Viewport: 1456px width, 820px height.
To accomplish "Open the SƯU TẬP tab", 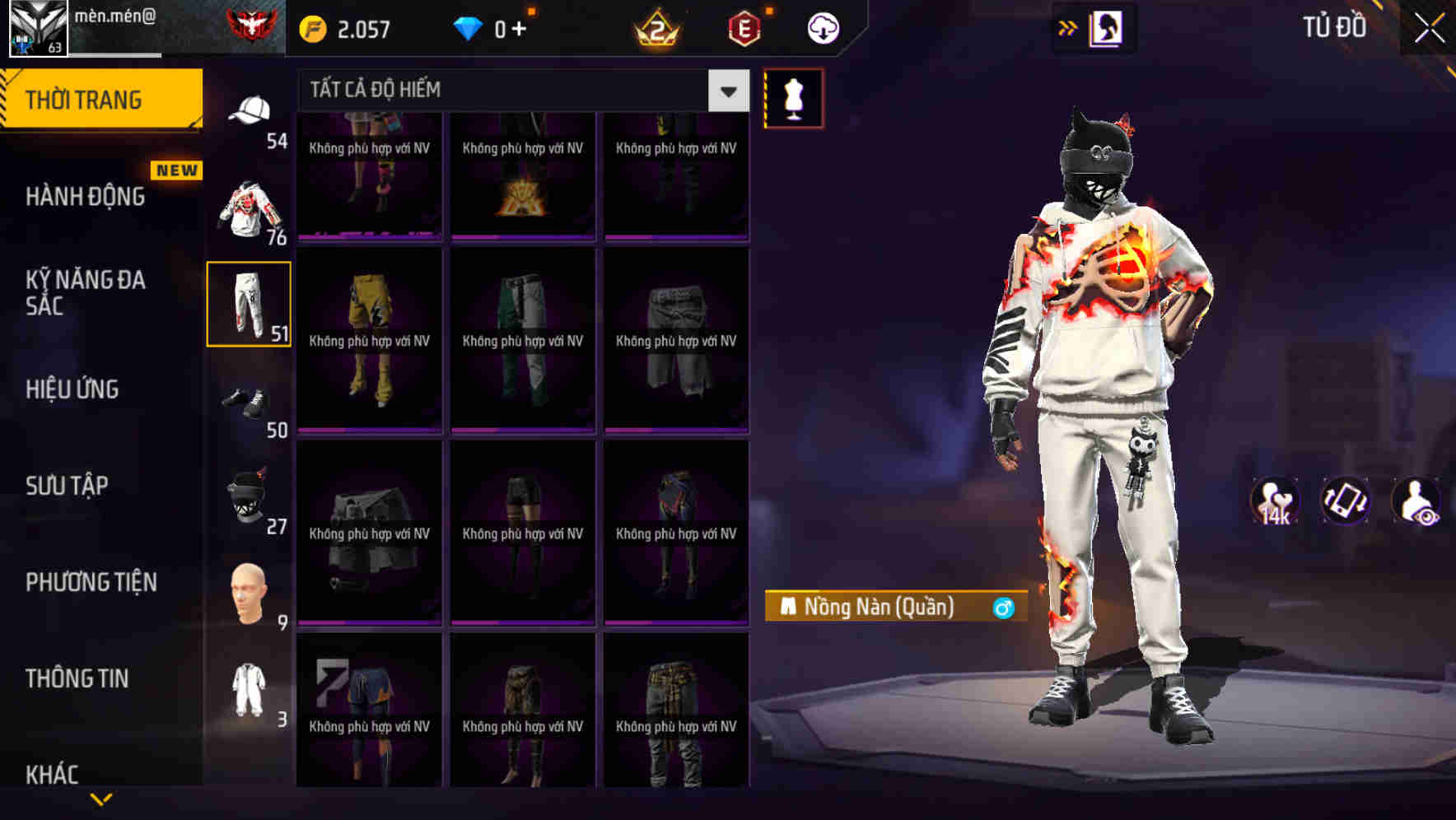I will tap(68, 486).
